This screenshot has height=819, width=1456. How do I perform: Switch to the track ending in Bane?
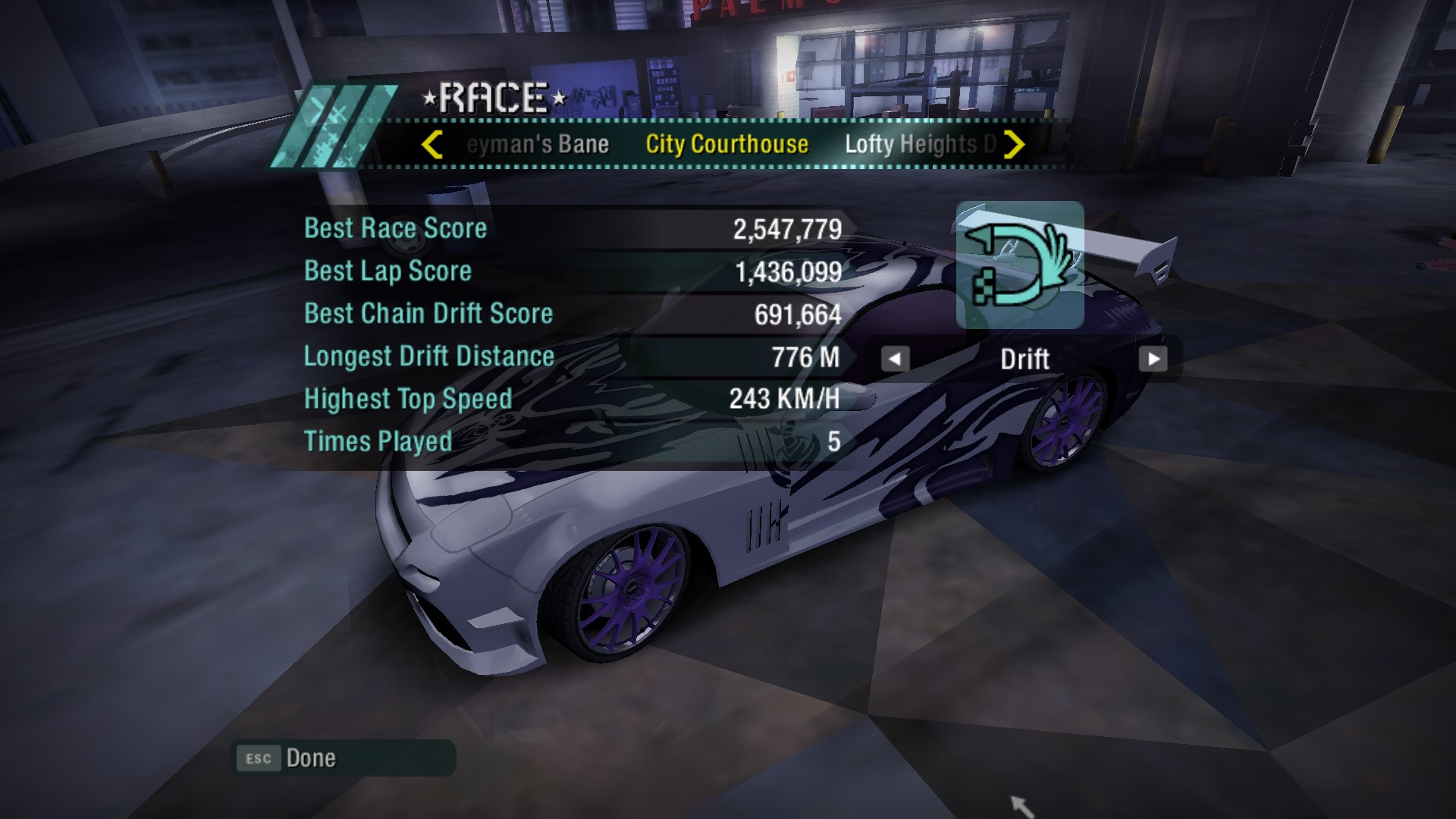coord(538,144)
